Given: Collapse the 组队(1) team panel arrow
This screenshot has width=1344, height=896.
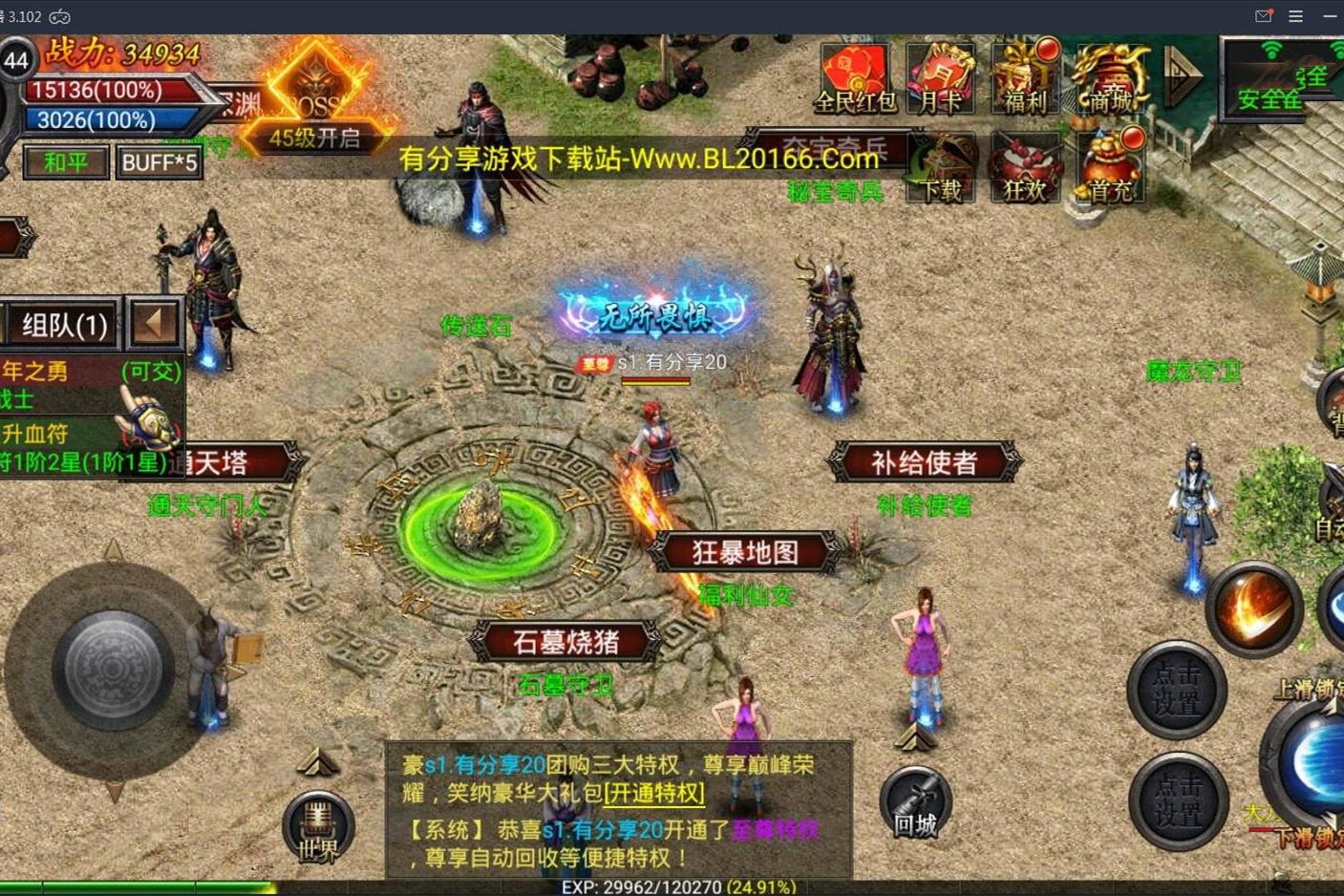Looking at the screenshot, I should pyautogui.click(x=153, y=323).
